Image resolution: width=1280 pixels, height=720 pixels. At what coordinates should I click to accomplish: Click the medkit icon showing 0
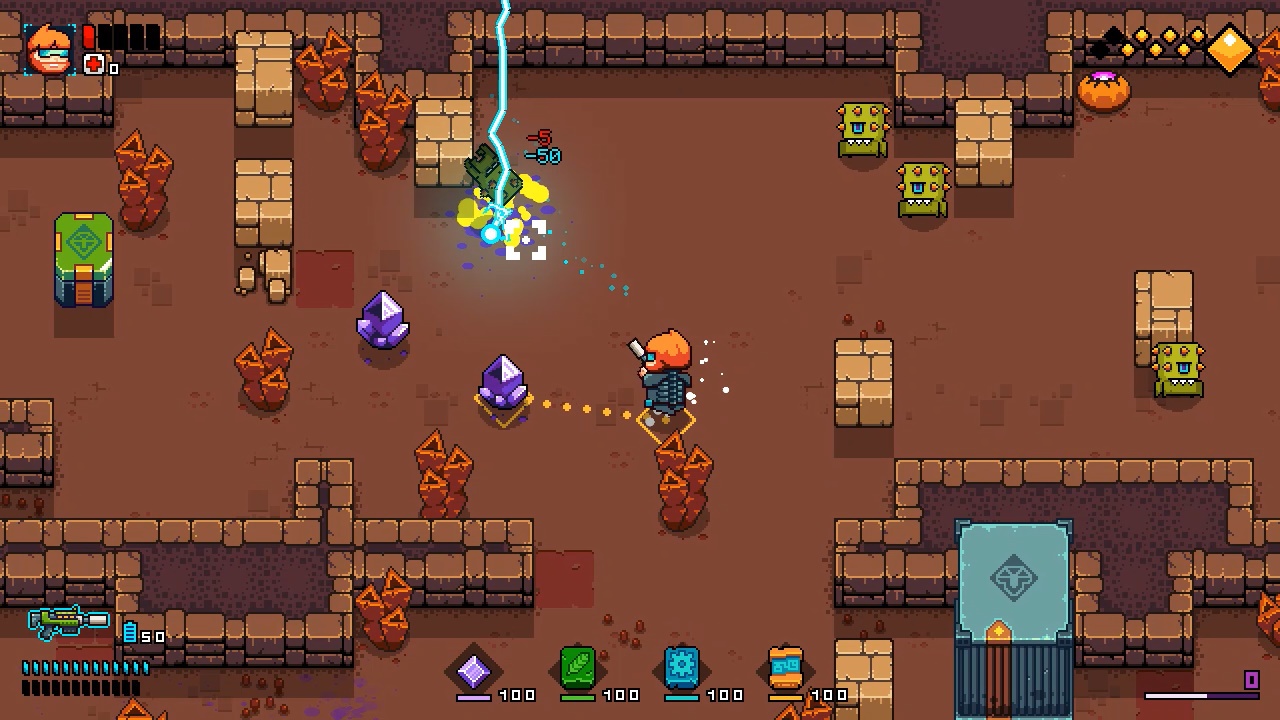point(93,65)
